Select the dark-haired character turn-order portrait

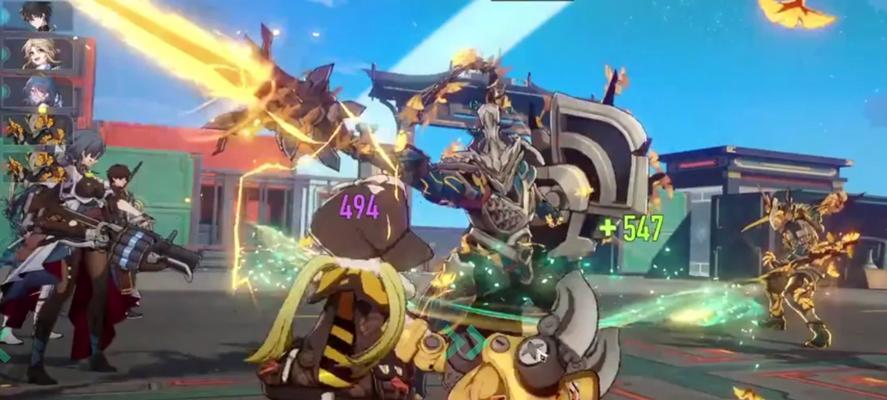(x=38, y=16)
